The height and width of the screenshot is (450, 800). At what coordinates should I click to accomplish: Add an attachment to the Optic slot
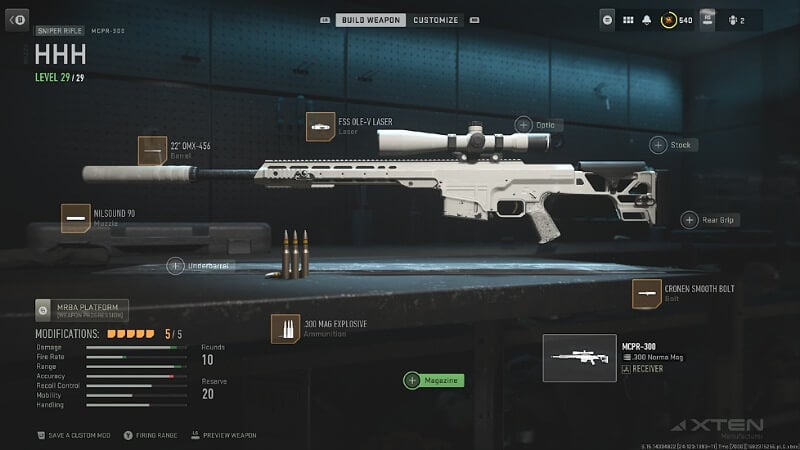tap(524, 125)
